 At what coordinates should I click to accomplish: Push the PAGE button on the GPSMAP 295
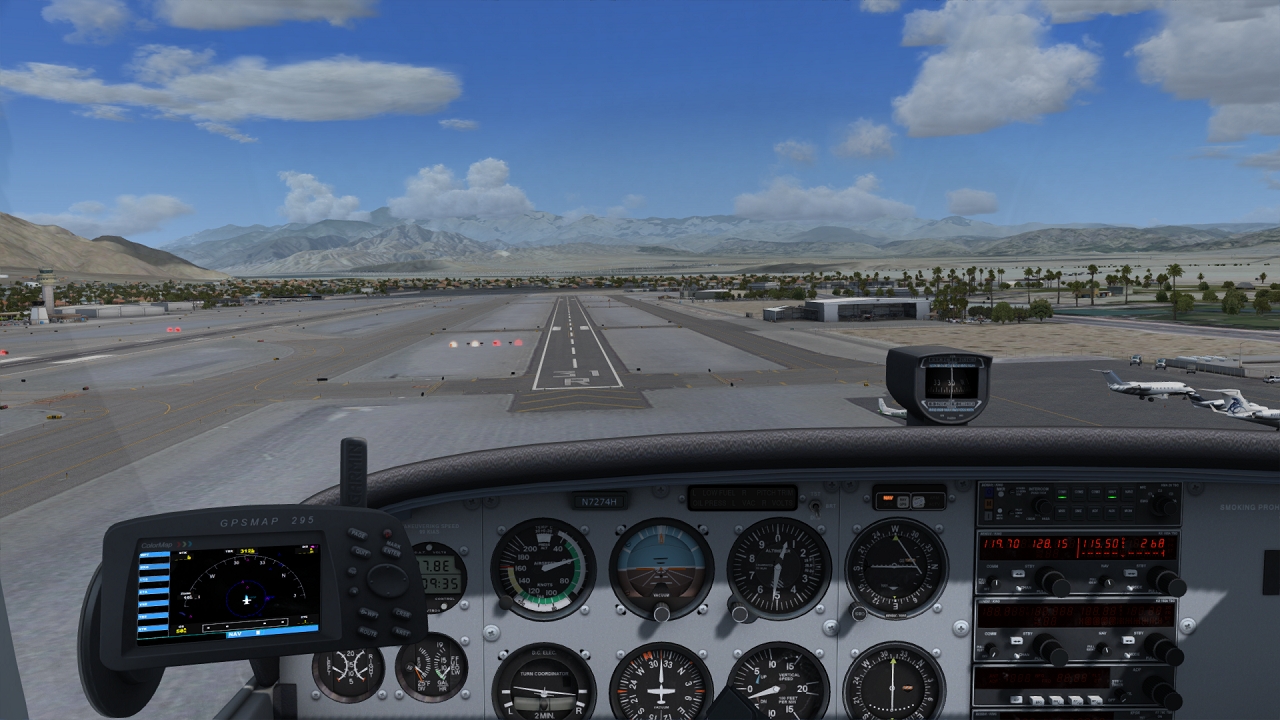point(358,534)
